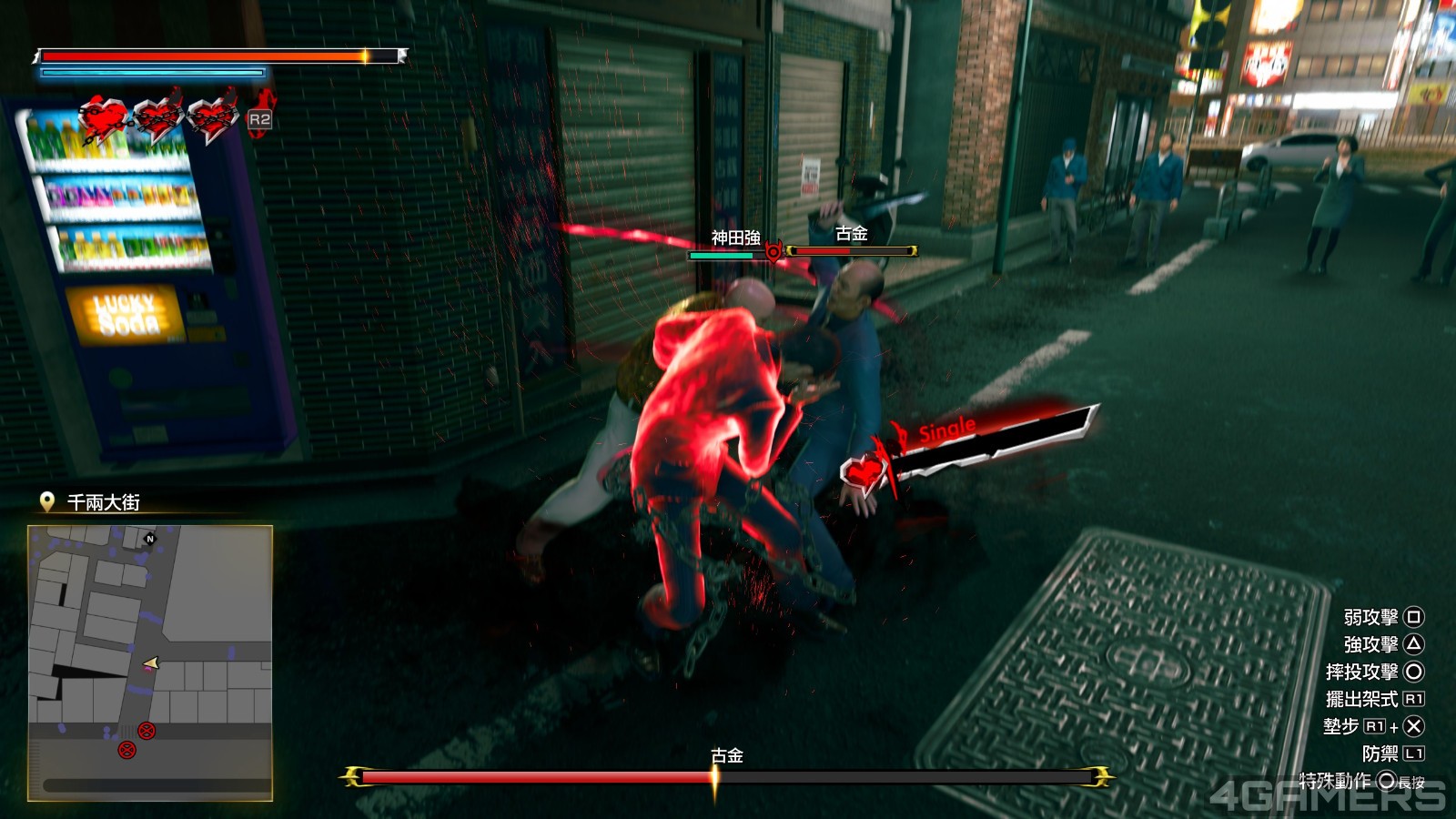Click the north compass marker on the minimap
The width and height of the screenshot is (1456, 819).
coord(150,539)
